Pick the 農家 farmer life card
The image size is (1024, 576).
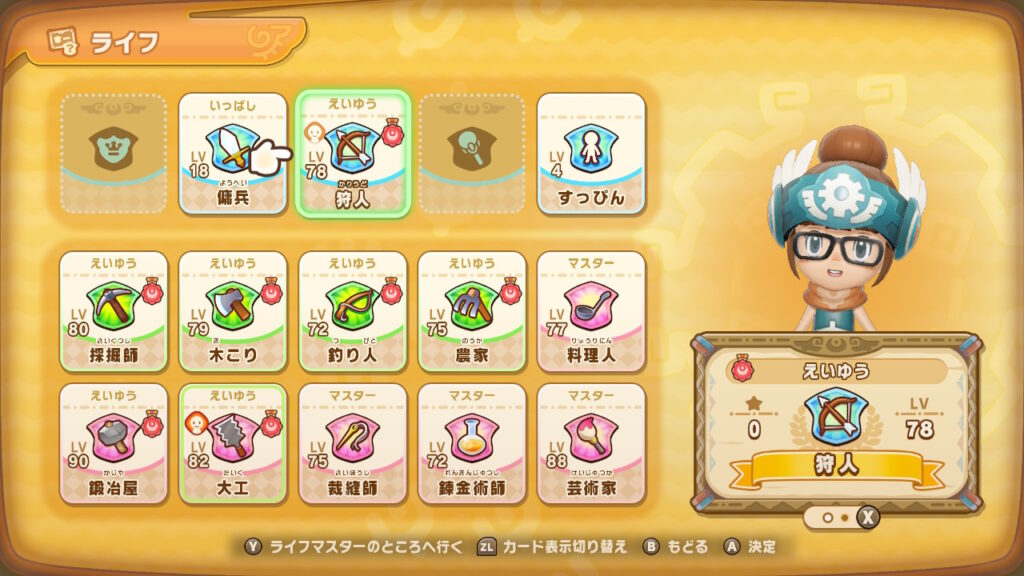click(x=471, y=311)
